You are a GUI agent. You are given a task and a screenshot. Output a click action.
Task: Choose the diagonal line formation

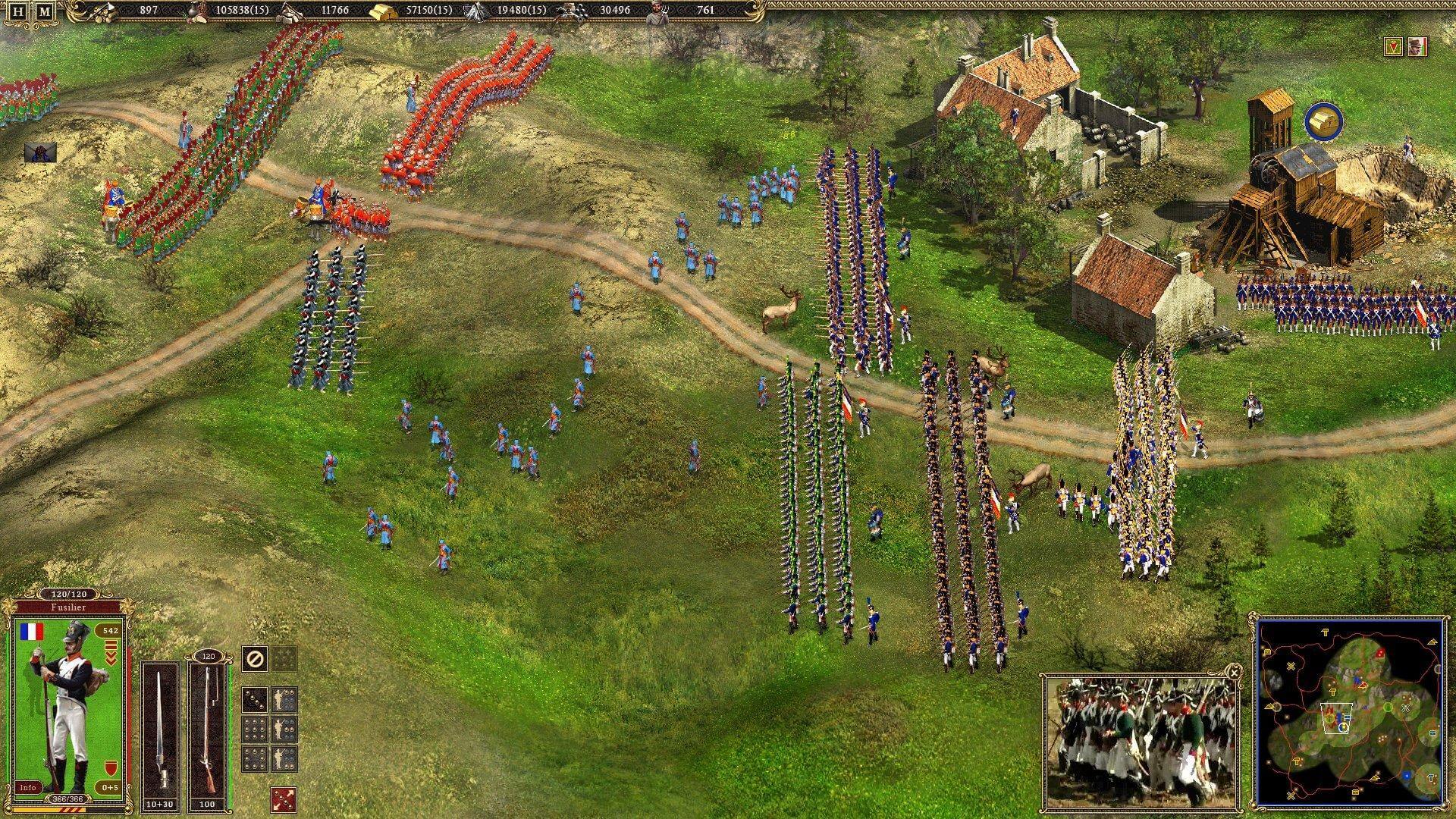point(255,699)
